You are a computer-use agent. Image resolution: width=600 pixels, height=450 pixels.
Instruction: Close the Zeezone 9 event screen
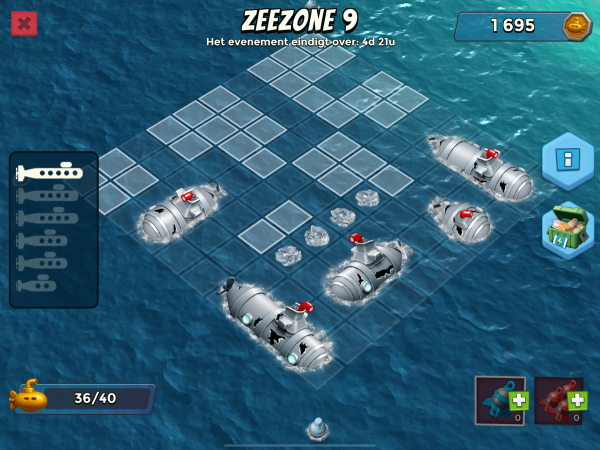tap(24, 23)
